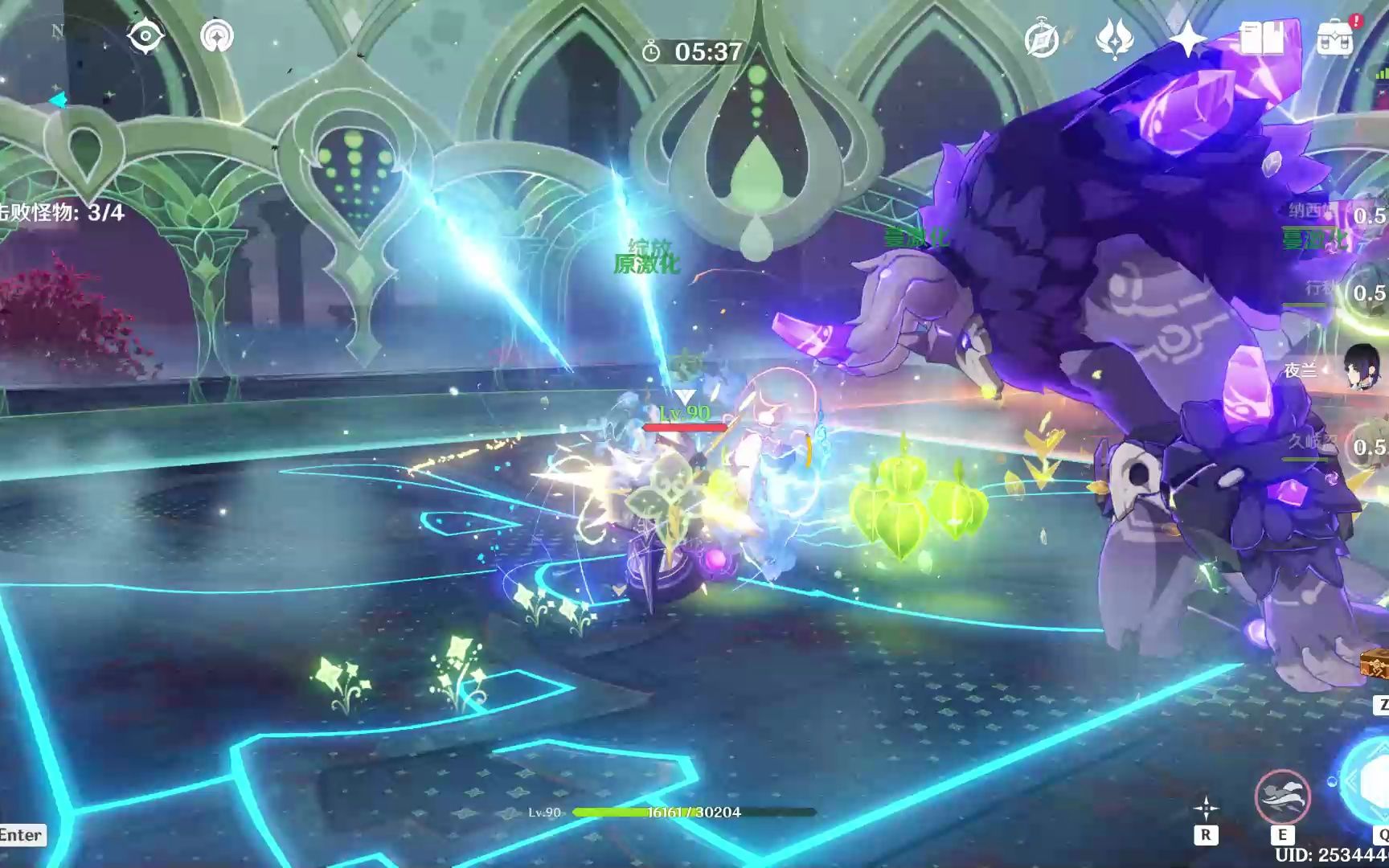Use the orange treasure chest gadget
The height and width of the screenshot is (868, 1389).
click(x=1375, y=665)
